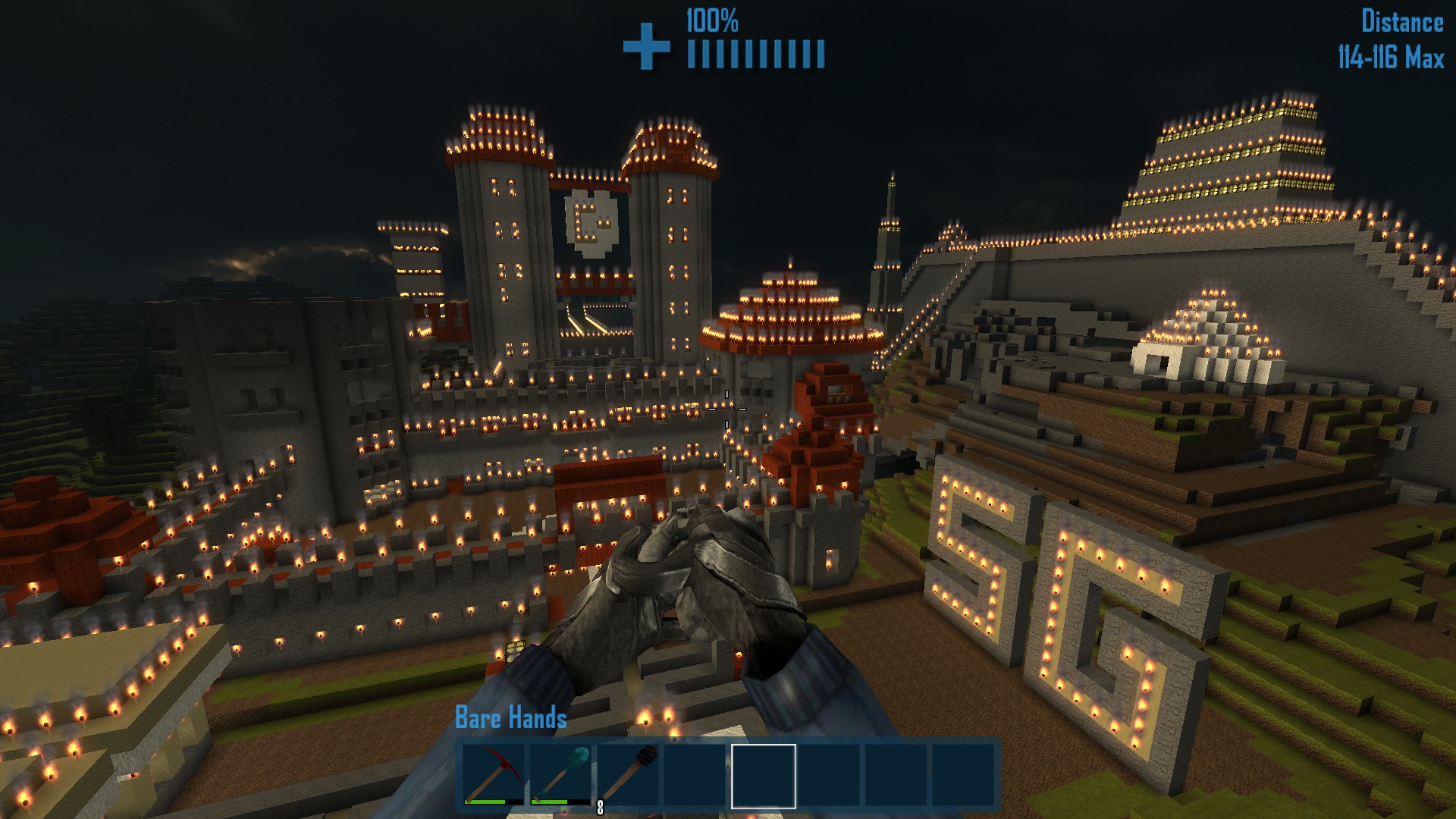The width and height of the screenshot is (1456, 819).
Task: Select the torch stack in the hotbar
Action: click(x=629, y=776)
